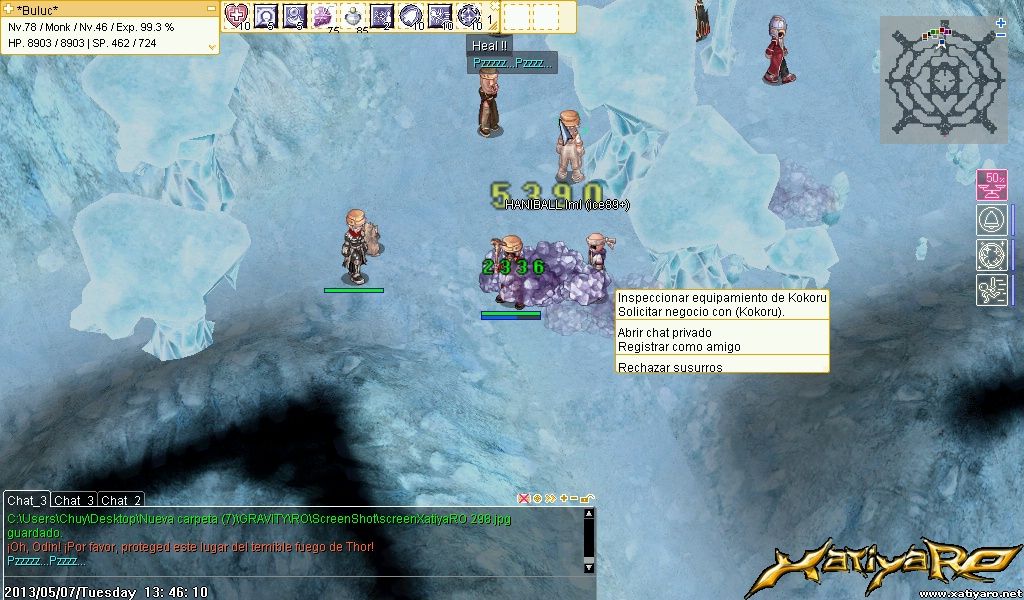Choose 'Solicitar negocio con (Kokoru)'
Screen dimensions: 1024x600
coord(701,312)
